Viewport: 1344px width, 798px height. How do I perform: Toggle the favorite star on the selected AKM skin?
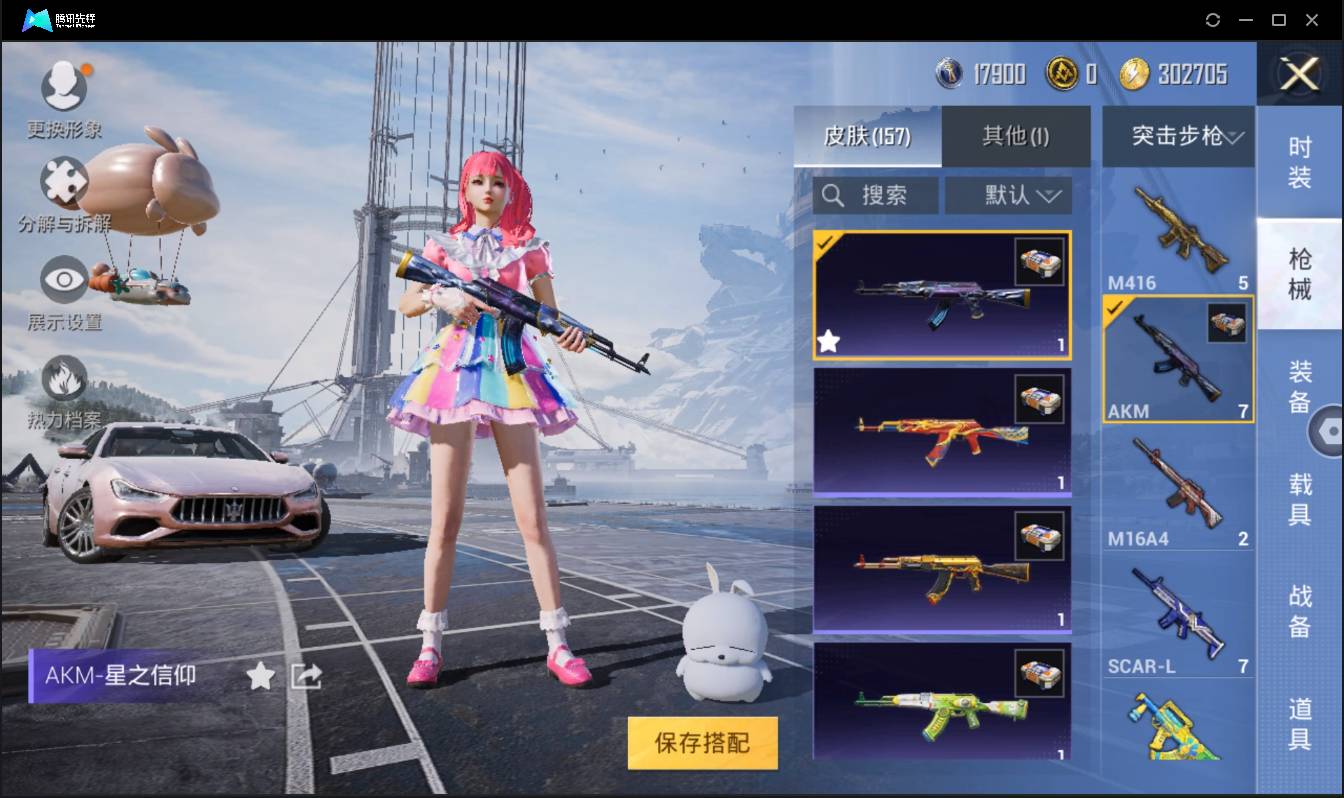pyautogui.click(x=827, y=342)
